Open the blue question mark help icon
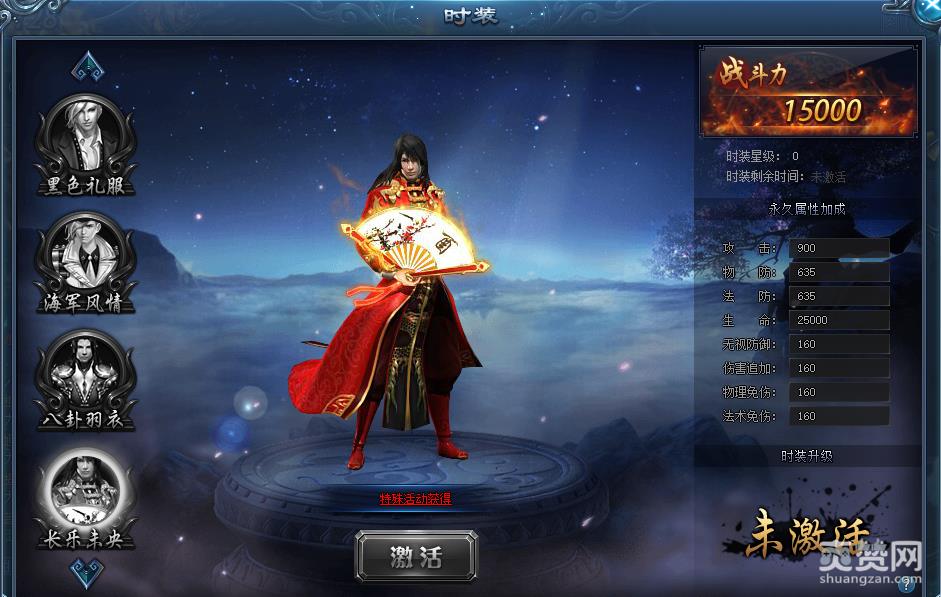 pyautogui.click(x=907, y=585)
